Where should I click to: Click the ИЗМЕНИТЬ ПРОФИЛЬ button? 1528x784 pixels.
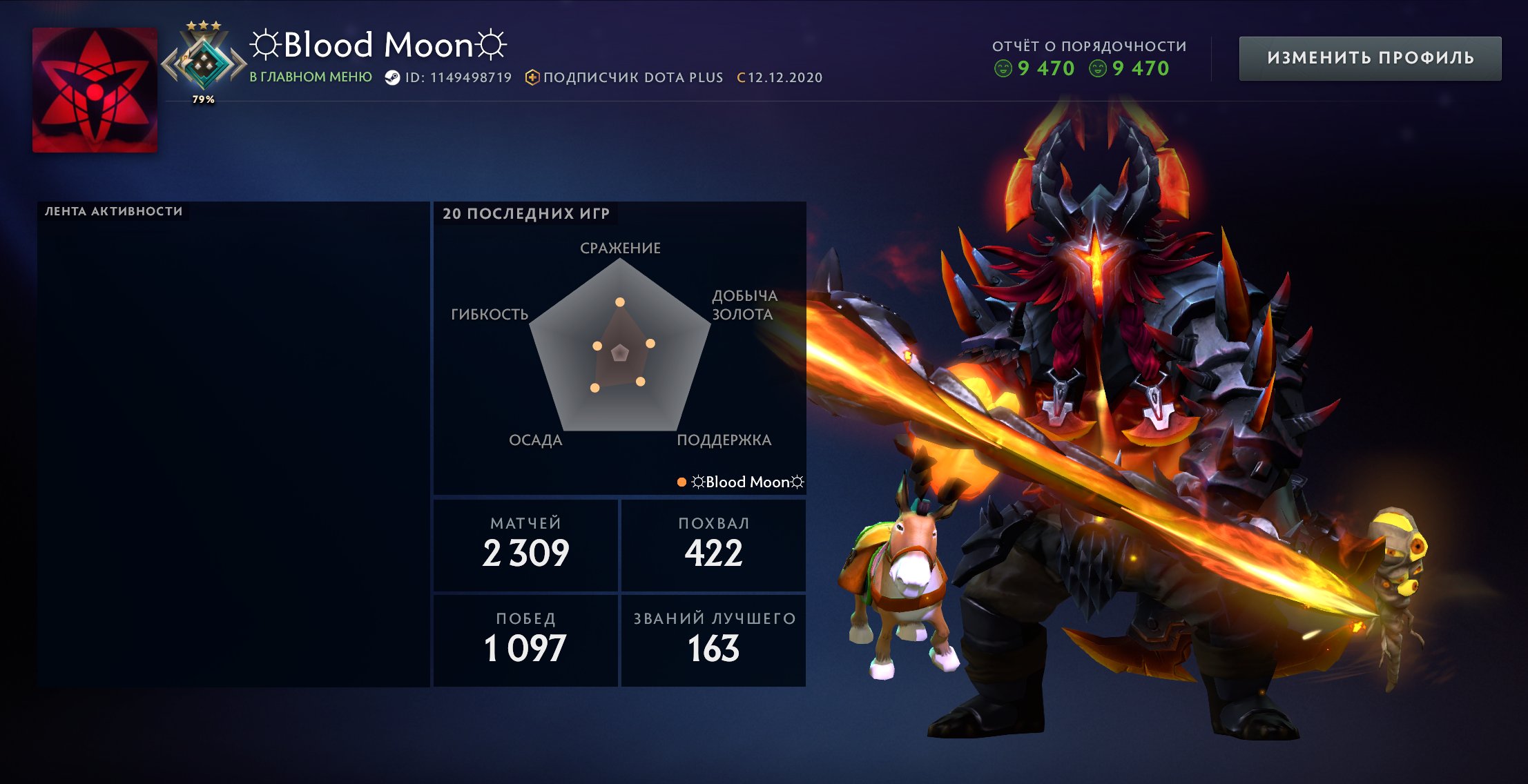tap(1370, 58)
